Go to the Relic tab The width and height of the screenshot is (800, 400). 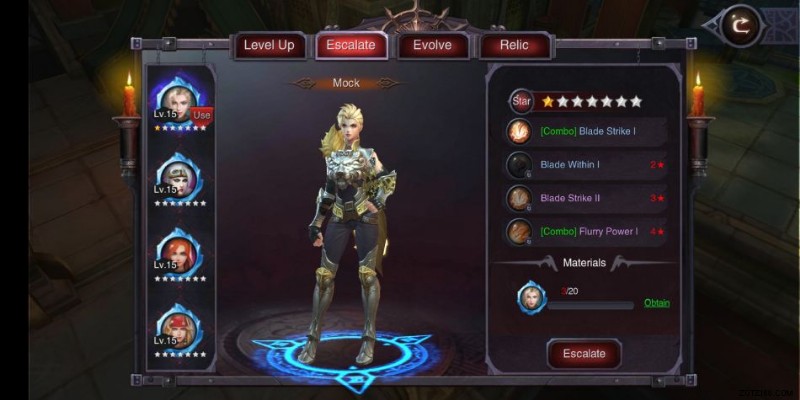[x=515, y=45]
